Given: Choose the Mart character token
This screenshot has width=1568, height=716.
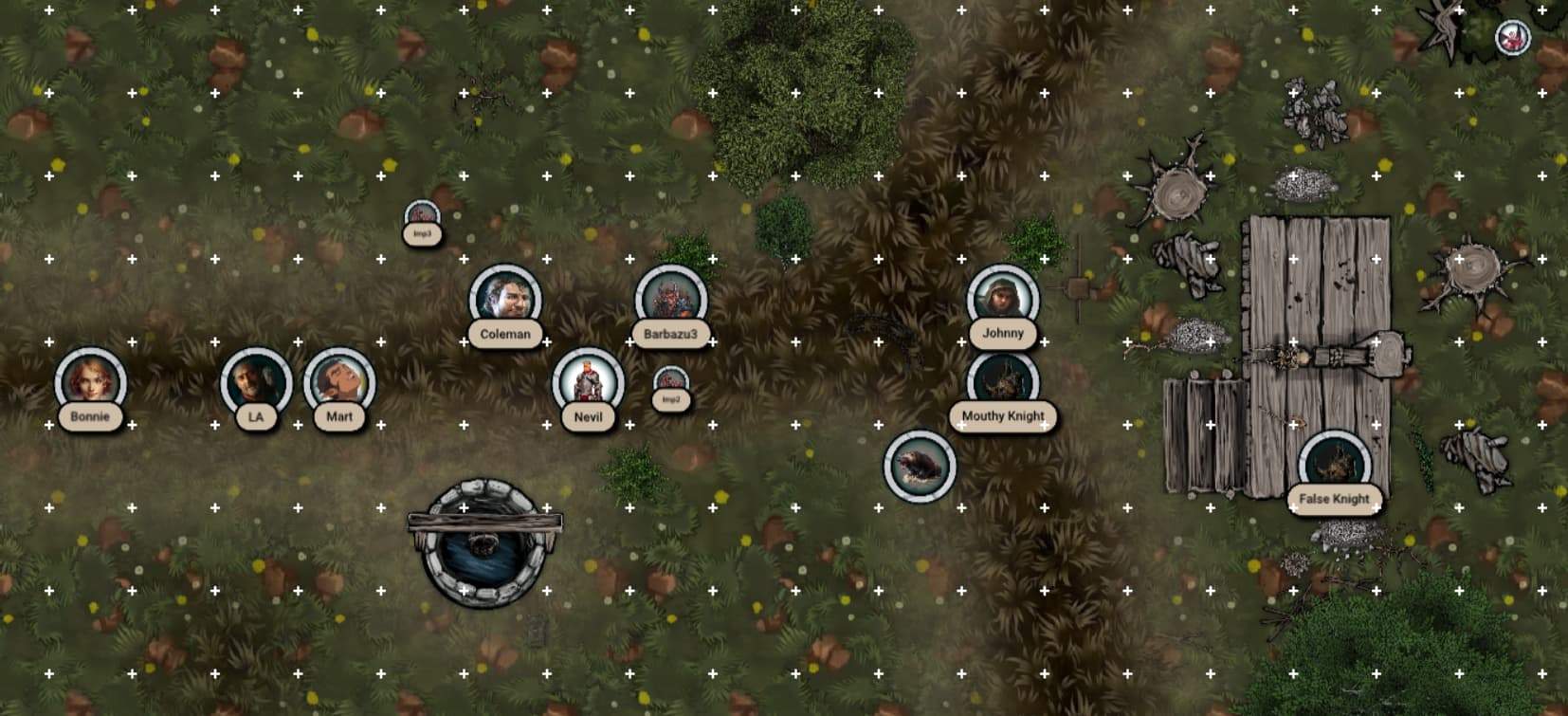Looking at the screenshot, I should point(339,383).
